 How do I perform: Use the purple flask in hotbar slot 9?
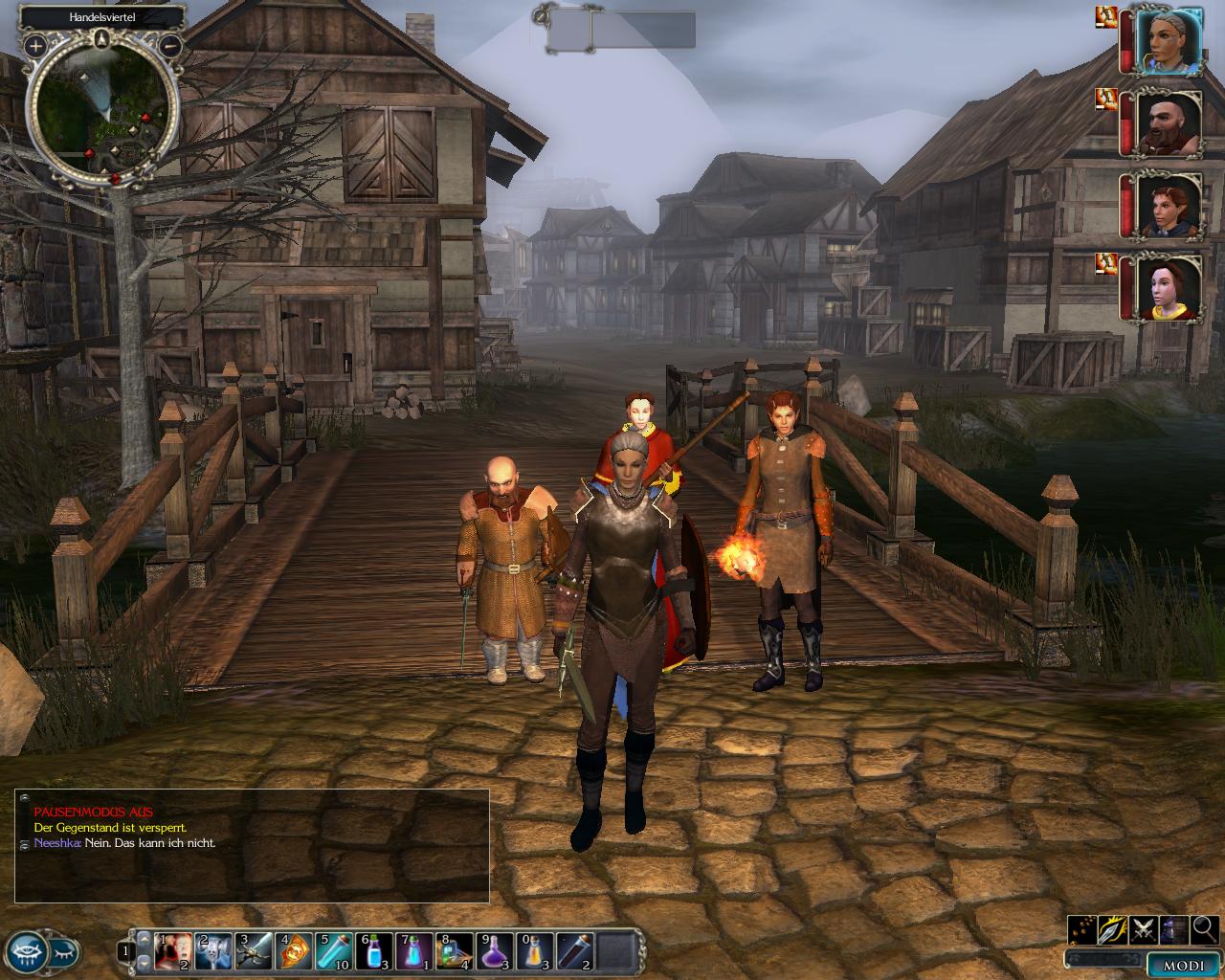pos(495,951)
